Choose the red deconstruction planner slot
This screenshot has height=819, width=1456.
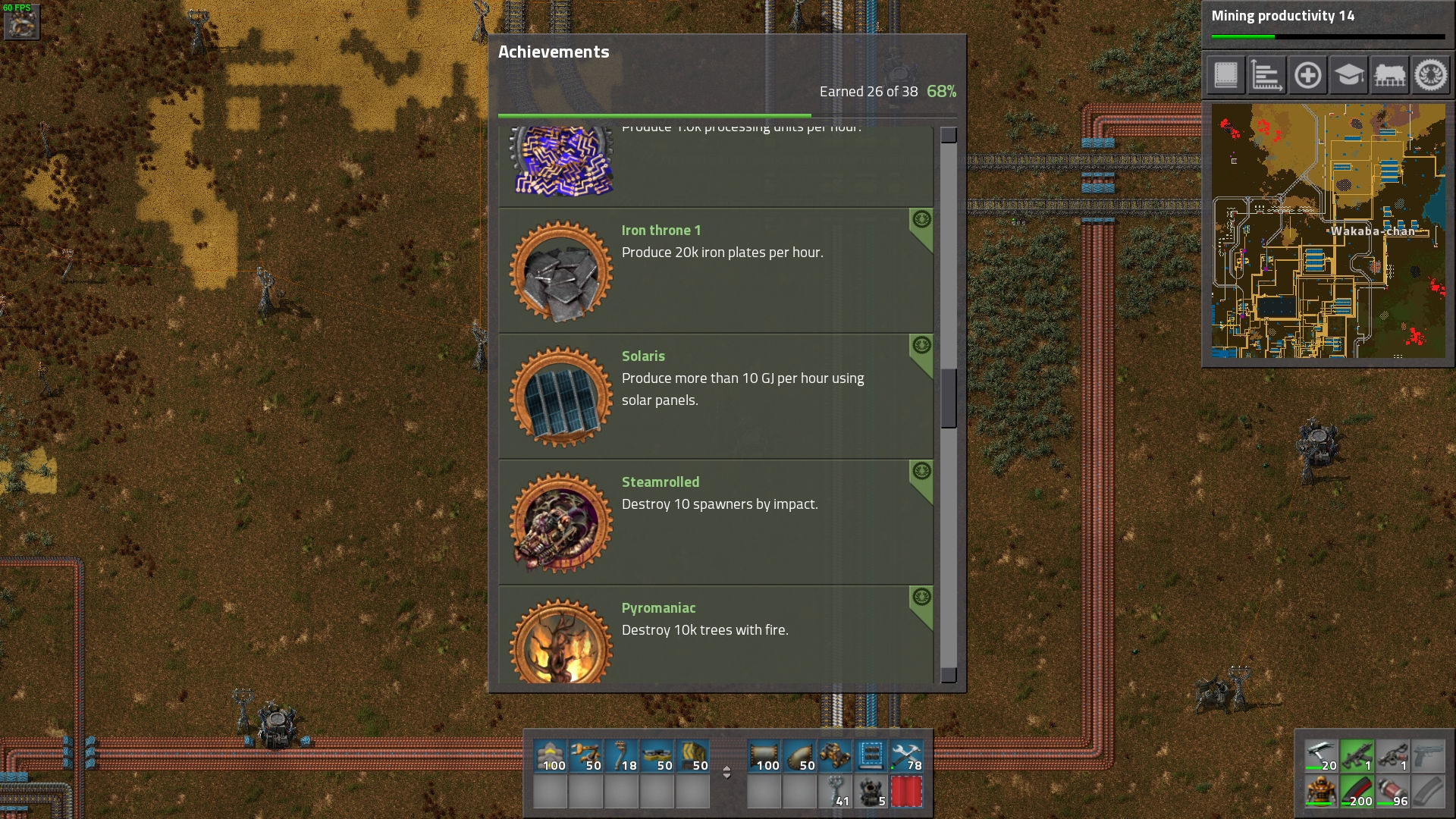(906, 792)
